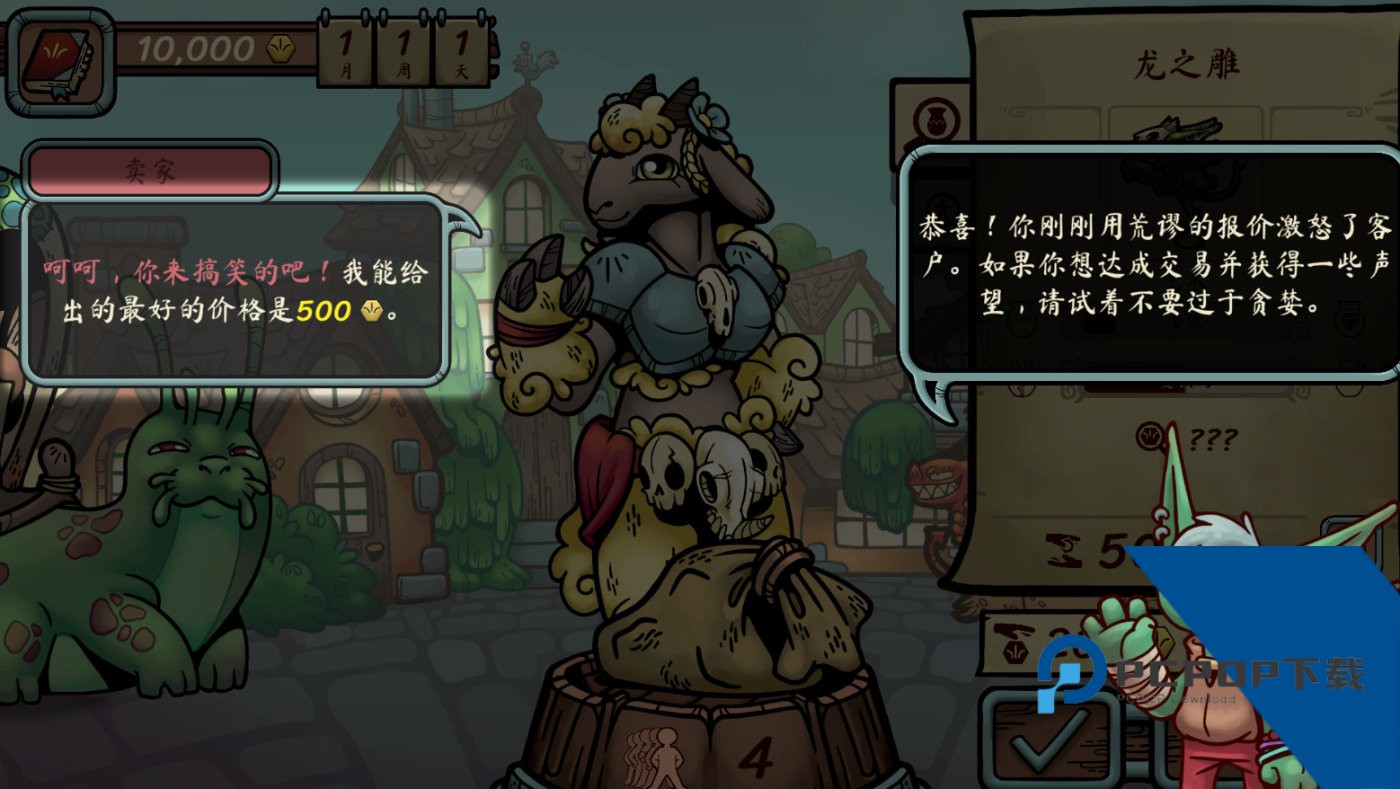Screen dimensions: 1400x789
Task: Click the gesture hand icon near the 50 value
Action: pyautogui.click(x=1066, y=548)
